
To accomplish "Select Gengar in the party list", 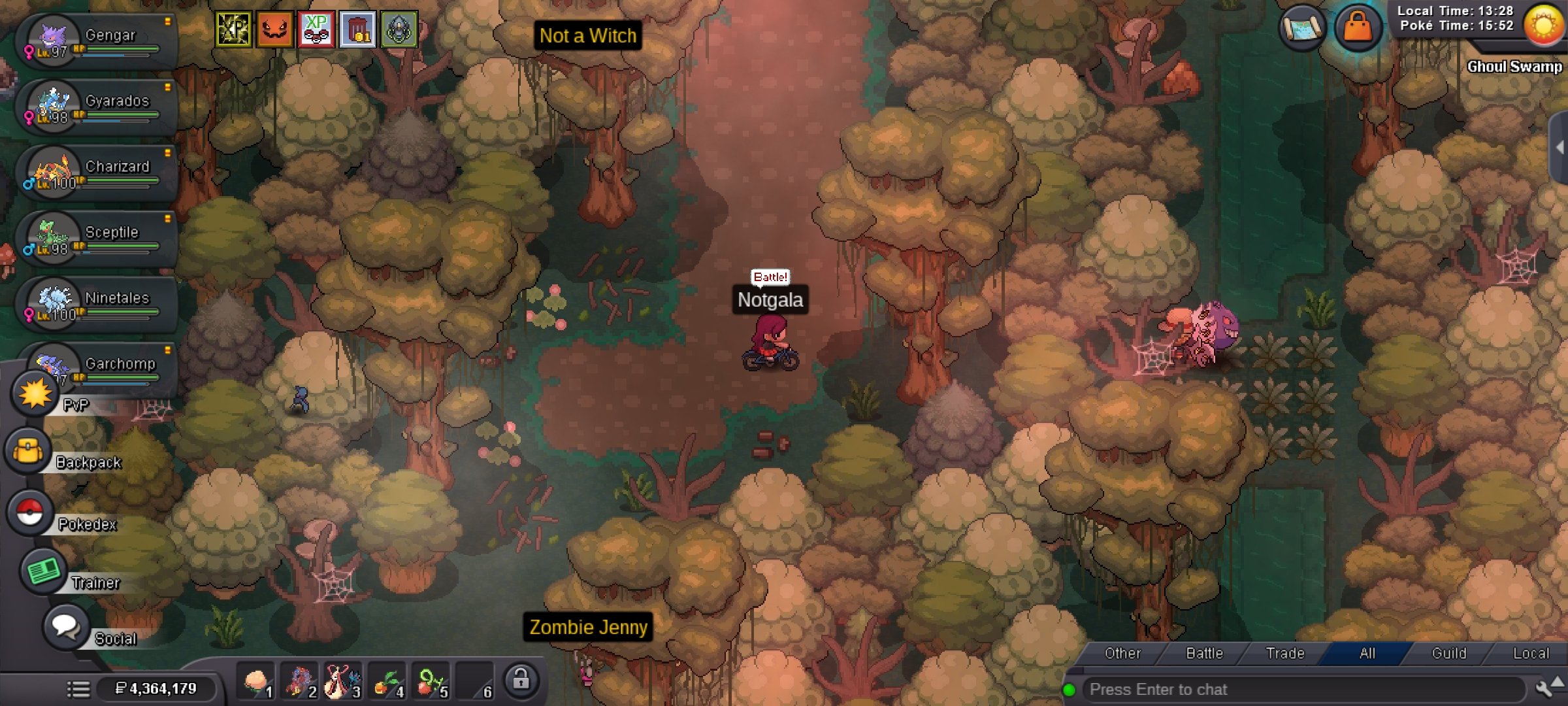I will [x=98, y=41].
